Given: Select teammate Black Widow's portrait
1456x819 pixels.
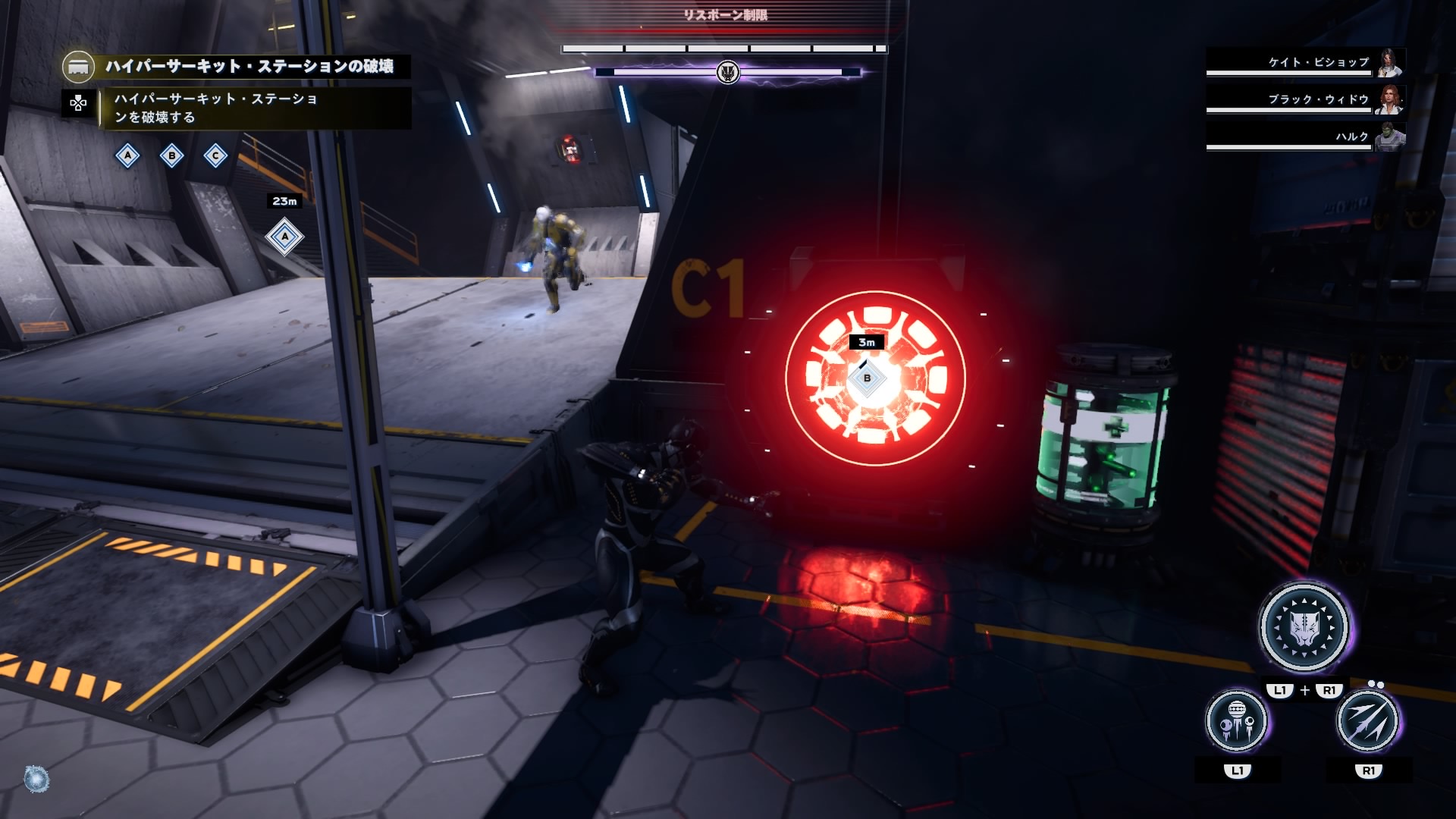Looking at the screenshot, I should (x=1390, y=100).
